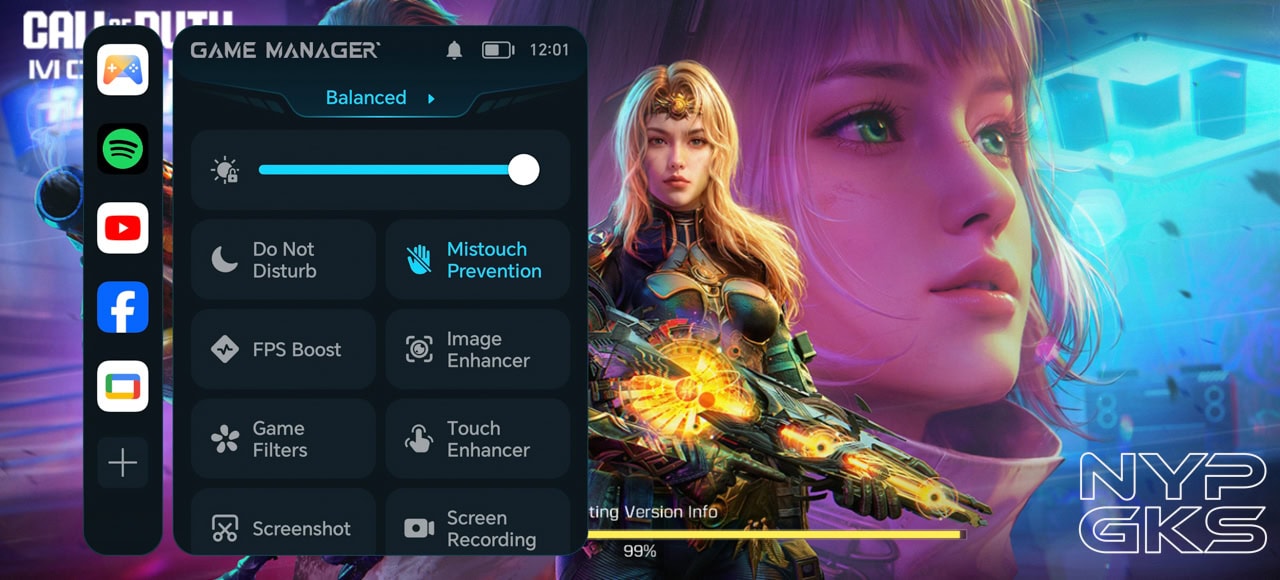Open YouTube from the app sidebar
Viewport: 1280px width, 580px height.
pyautogui.click(x=123, y=228)
